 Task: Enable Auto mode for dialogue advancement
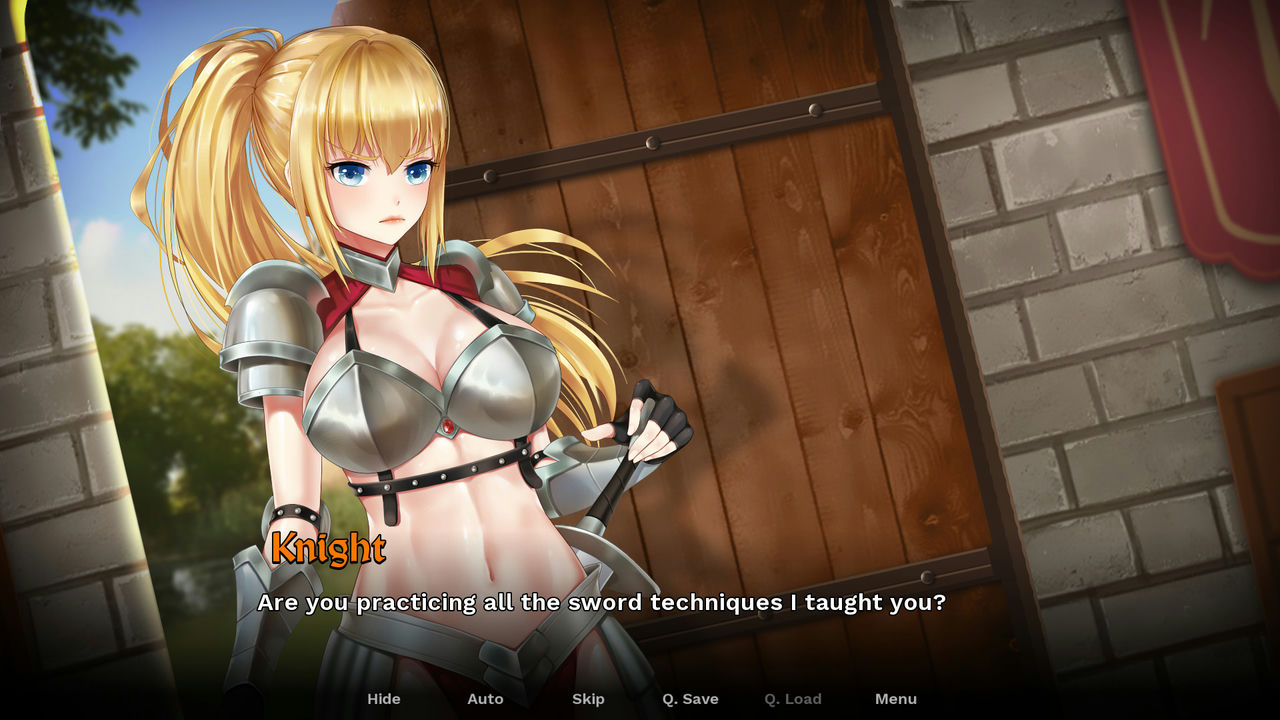[485, 699]
